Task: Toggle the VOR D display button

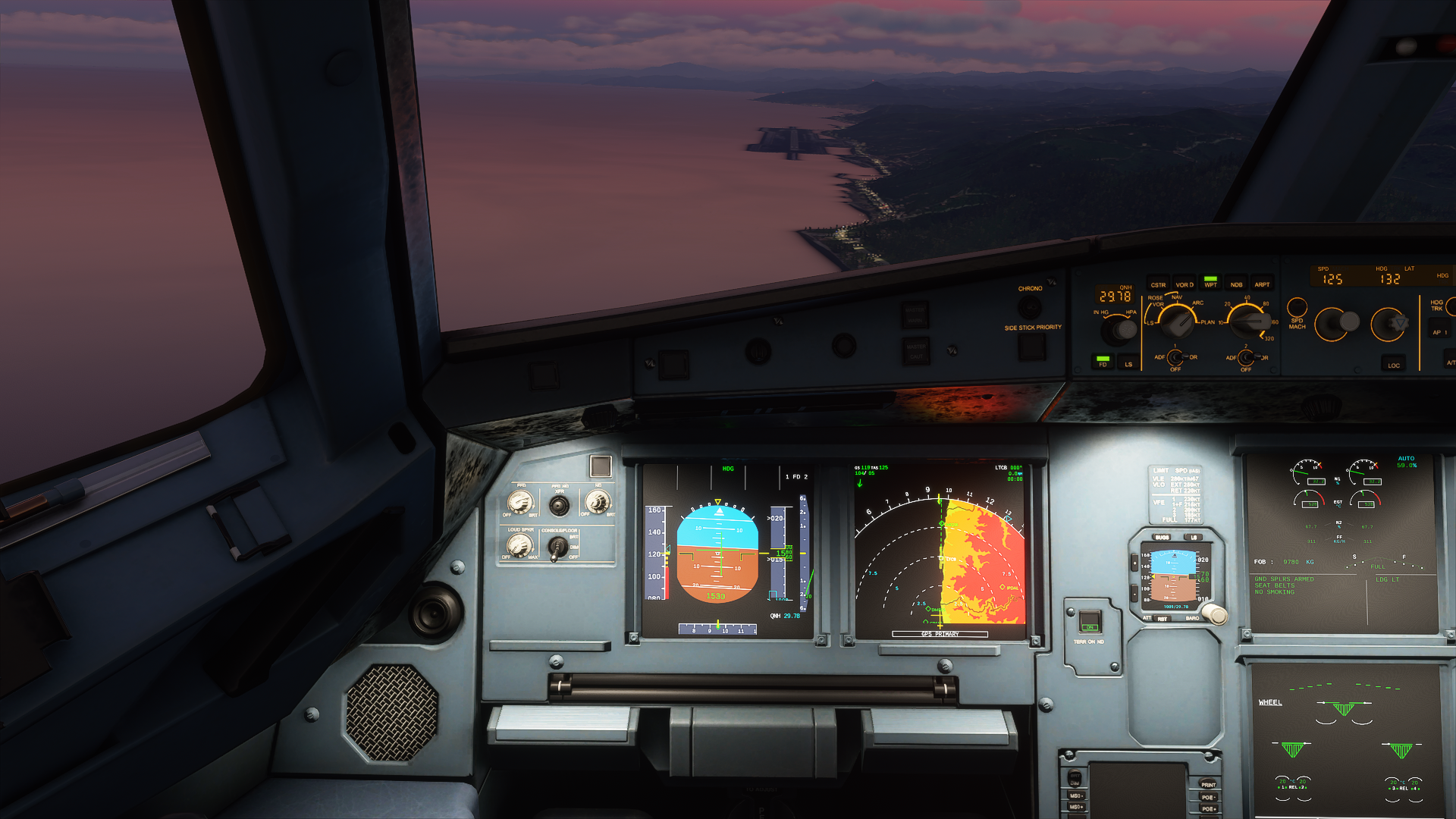Action: 1185,284
